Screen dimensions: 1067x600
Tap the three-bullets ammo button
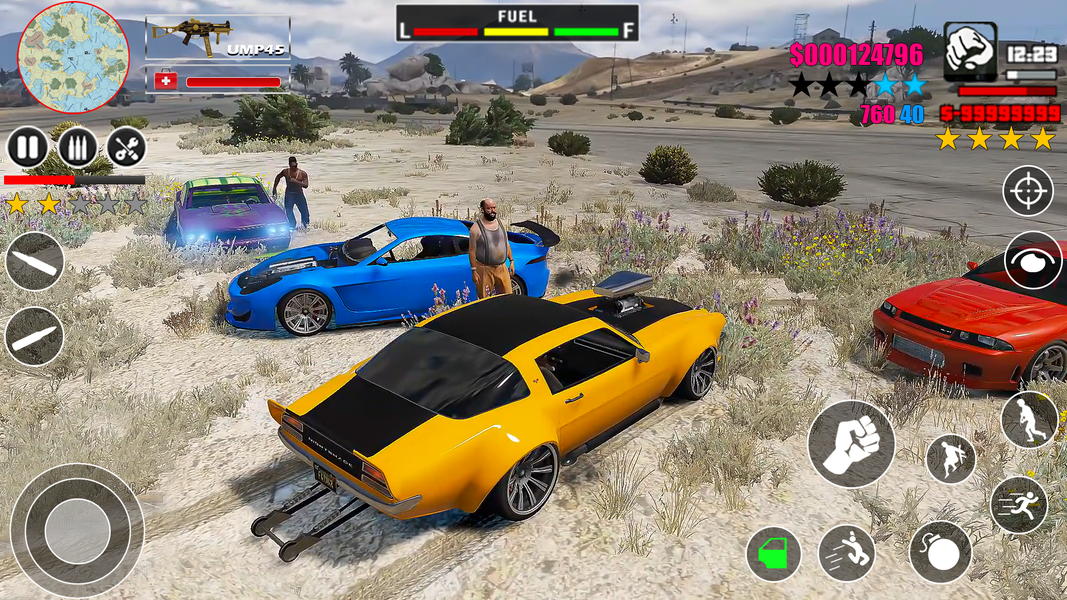pos(78,148)
